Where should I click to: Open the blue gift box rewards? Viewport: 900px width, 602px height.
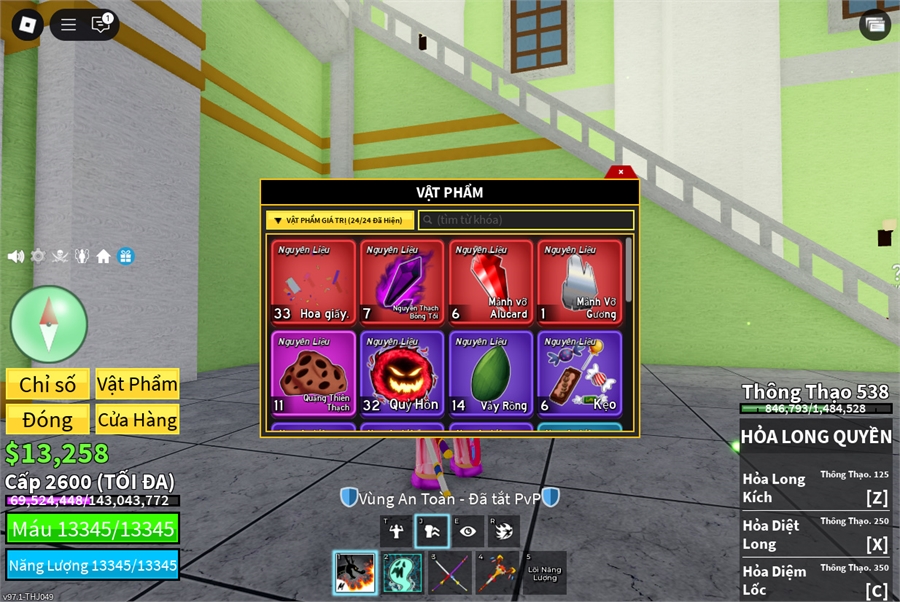tap(125, 256)
